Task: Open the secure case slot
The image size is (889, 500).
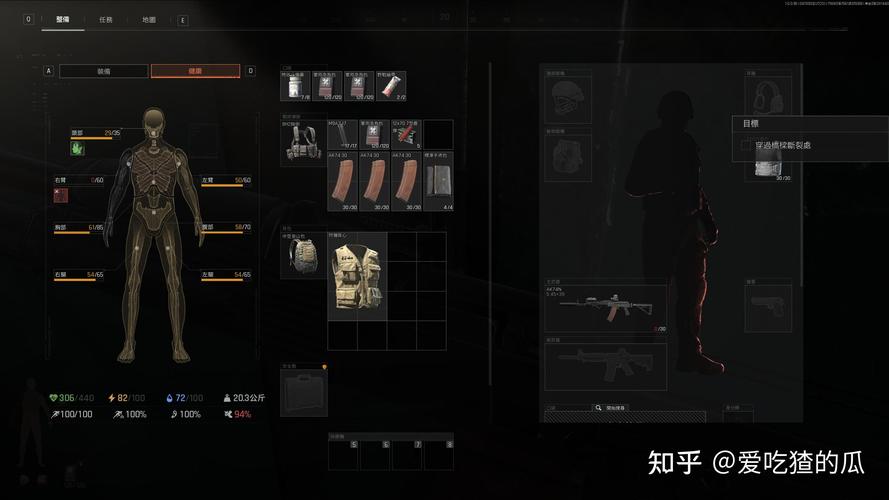Action: [303, 392]
